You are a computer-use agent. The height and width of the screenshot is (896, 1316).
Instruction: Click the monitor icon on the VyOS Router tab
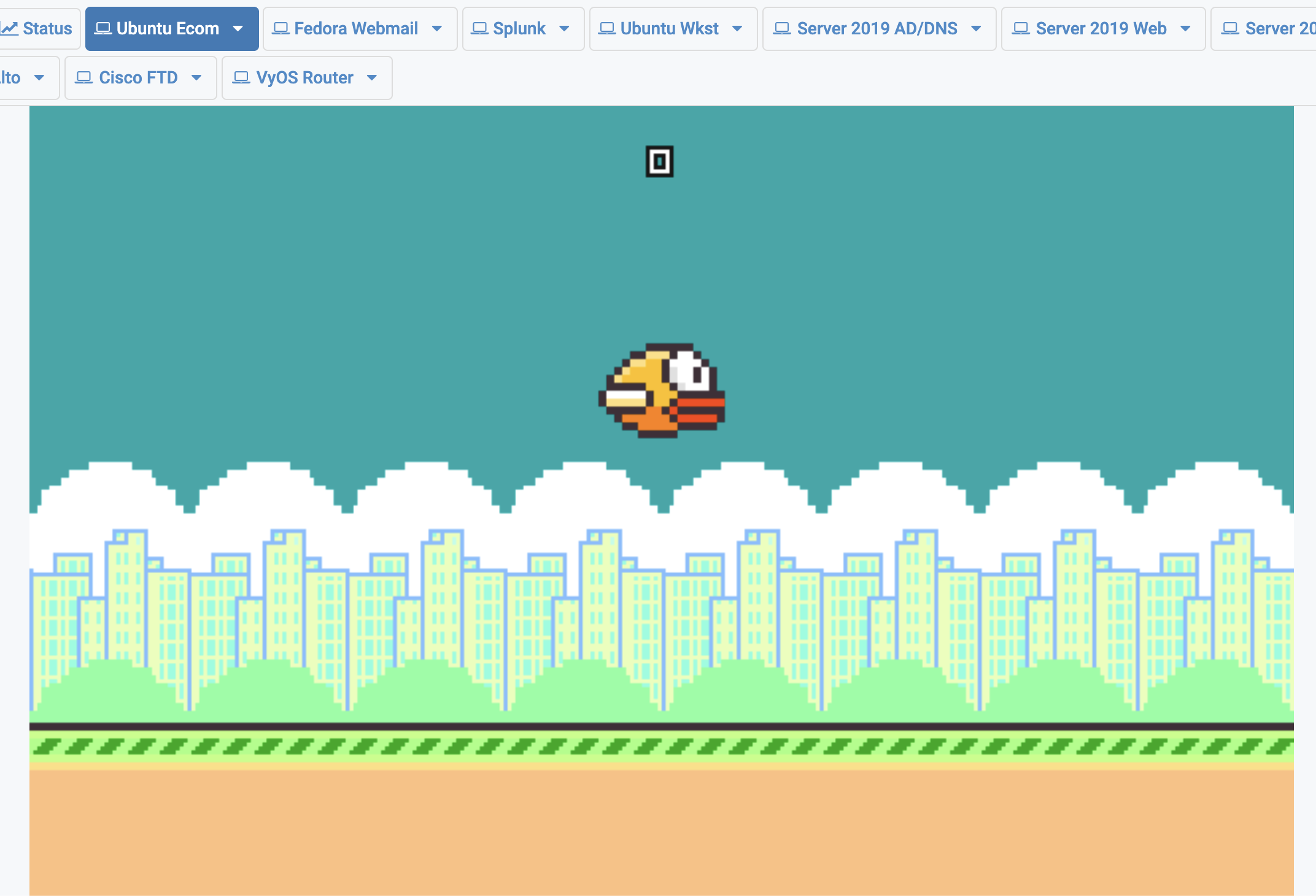[241, 77]
